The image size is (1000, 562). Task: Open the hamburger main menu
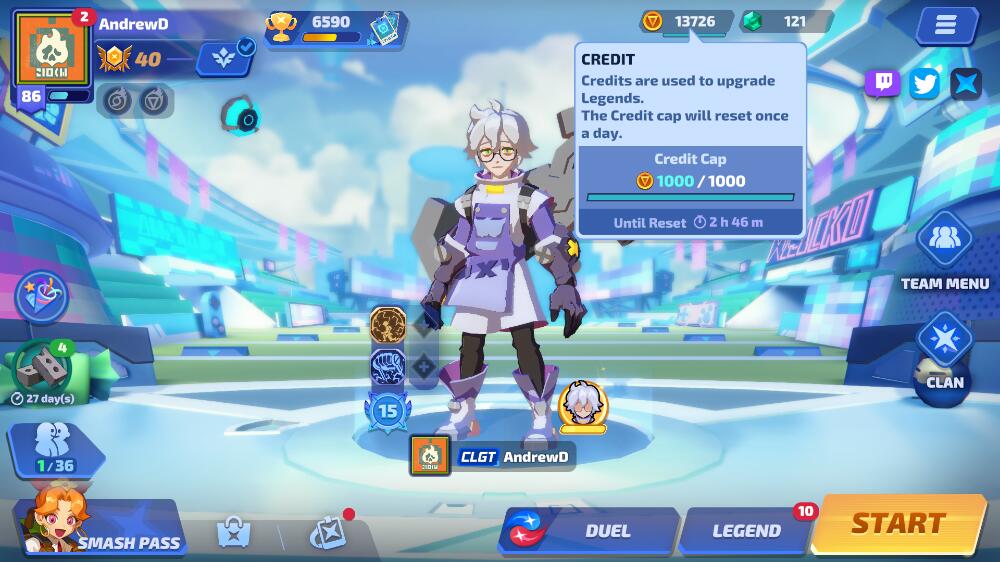(x=945, y=26)
